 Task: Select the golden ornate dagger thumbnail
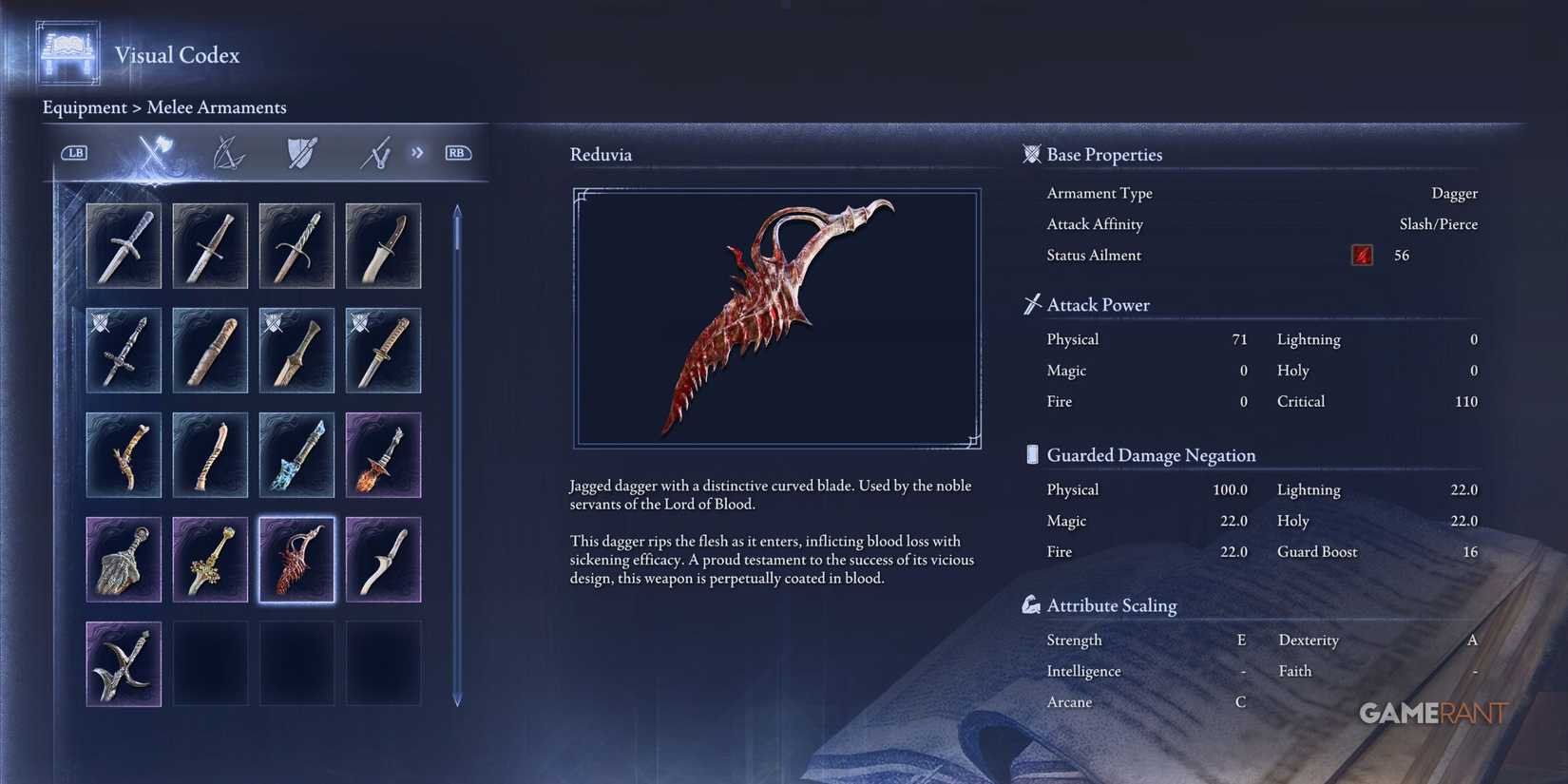(x=210, y=559)
